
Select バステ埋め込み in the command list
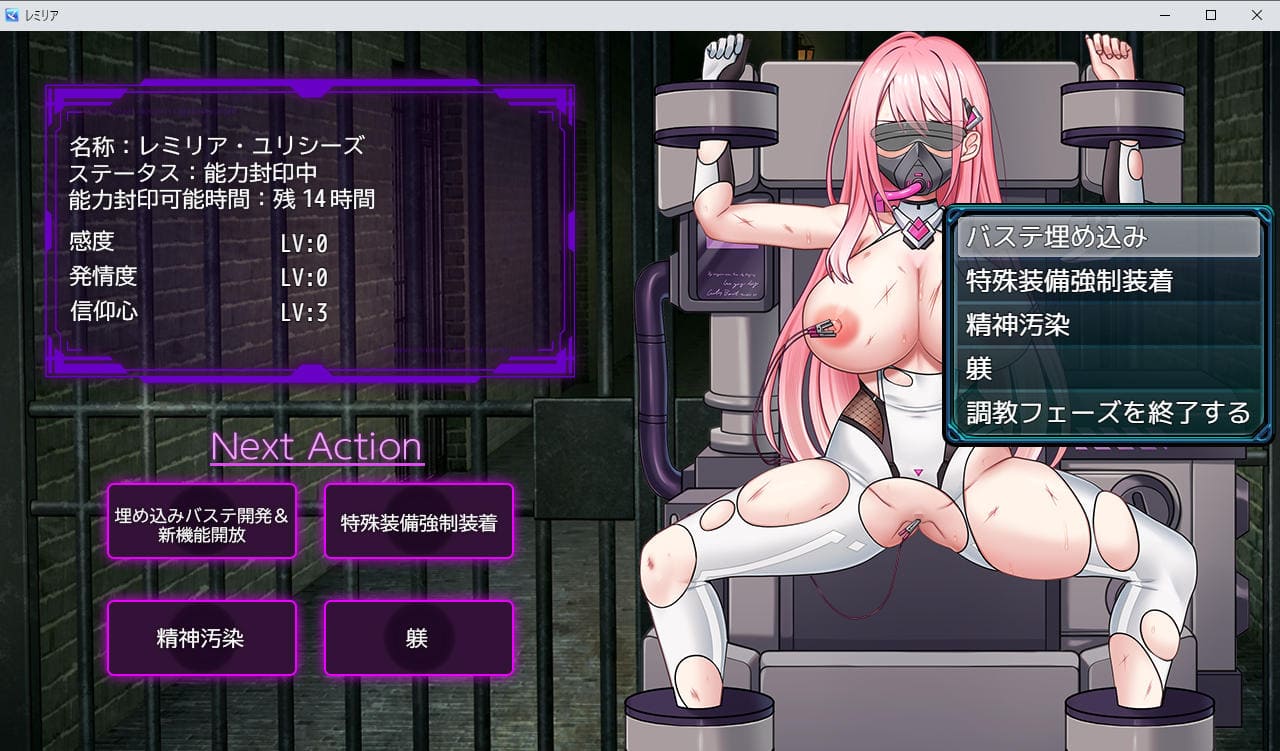[1107, 238]
